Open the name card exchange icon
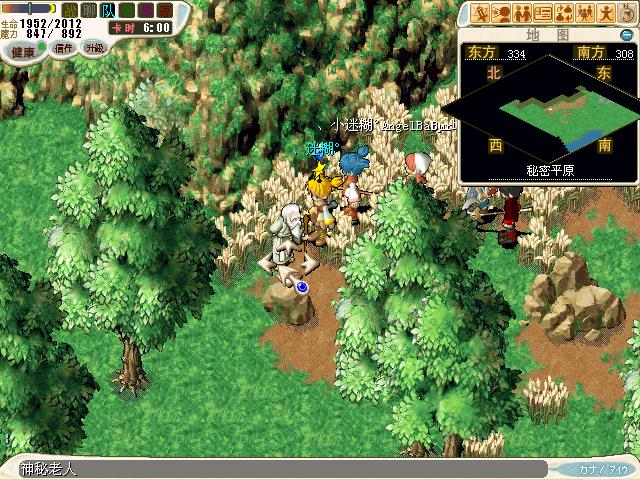Image resolution: width=640 pixels, height=480 pixels. (x=543, y=13)
